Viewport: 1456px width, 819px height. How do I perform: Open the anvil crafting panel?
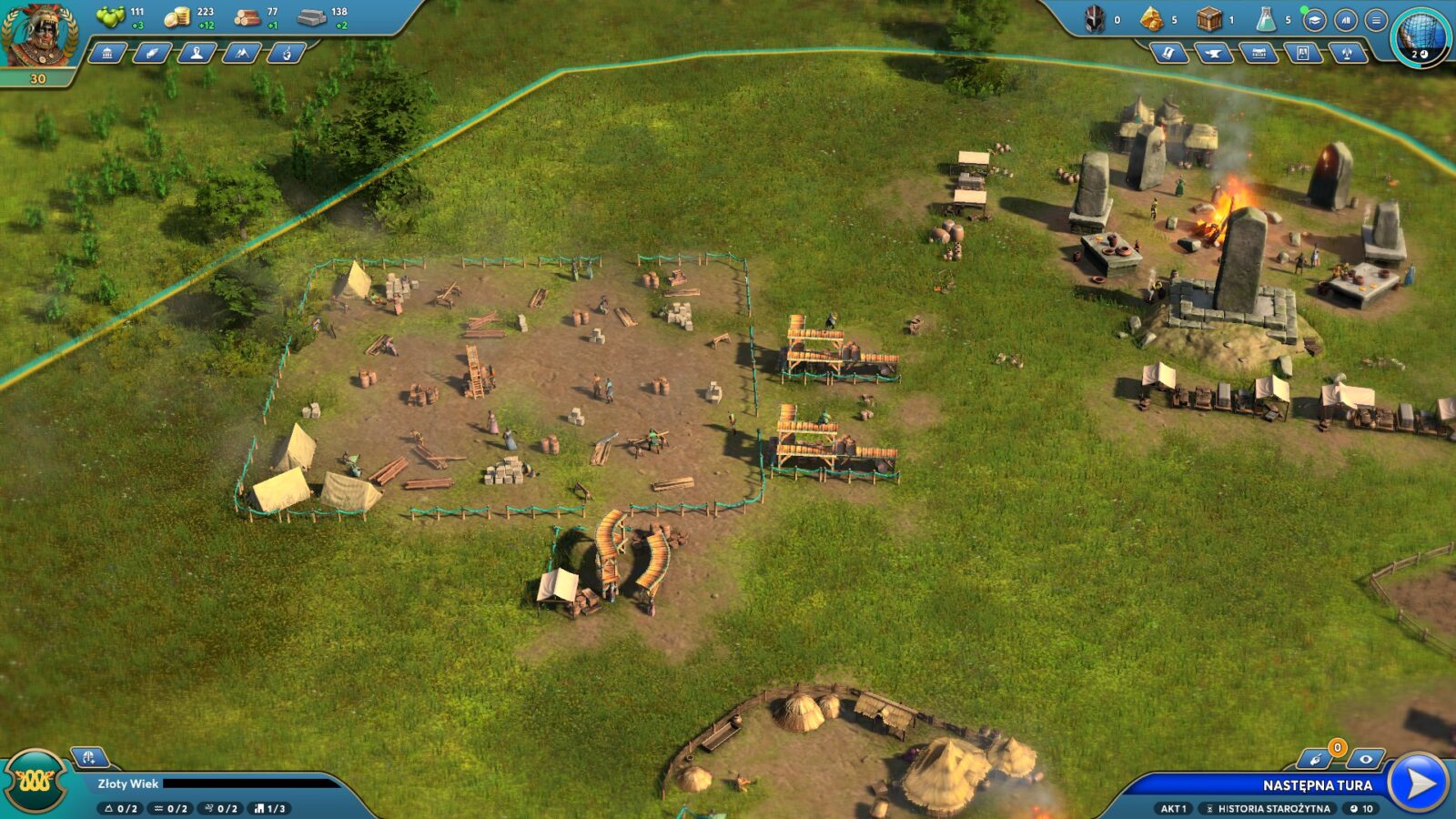(x=1213, y=54)
